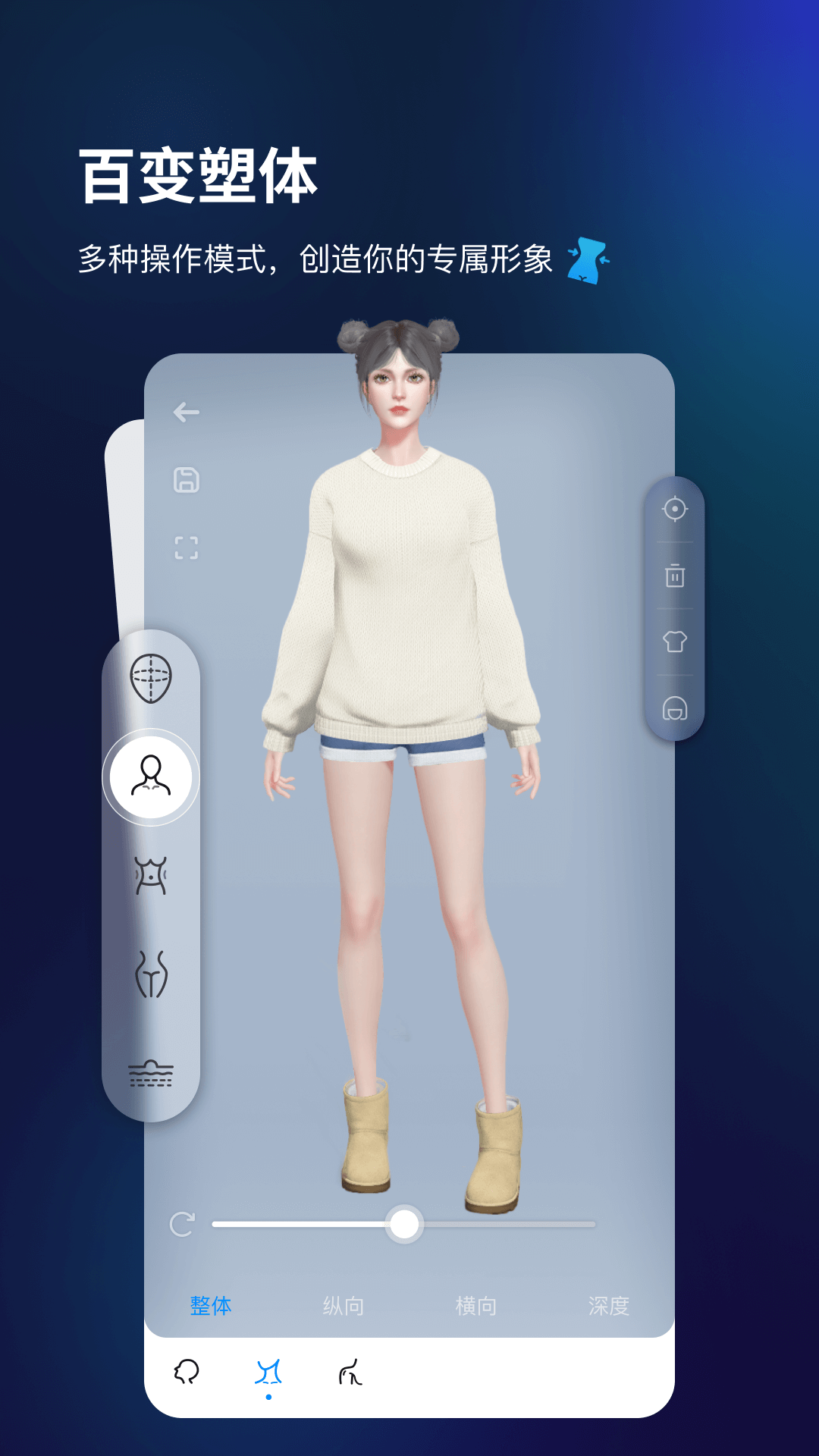The image size is (819, 1456).
Task: Select the 横向 tab
Action: point(476,1306)
